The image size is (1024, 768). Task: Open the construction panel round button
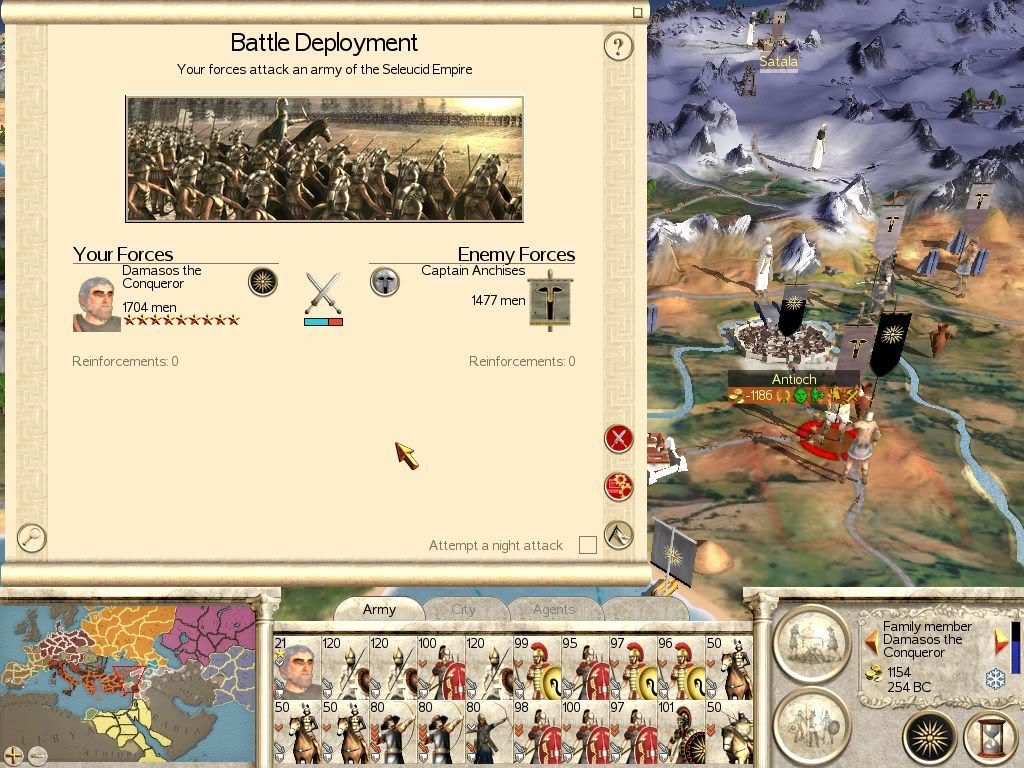coord(811,639)
